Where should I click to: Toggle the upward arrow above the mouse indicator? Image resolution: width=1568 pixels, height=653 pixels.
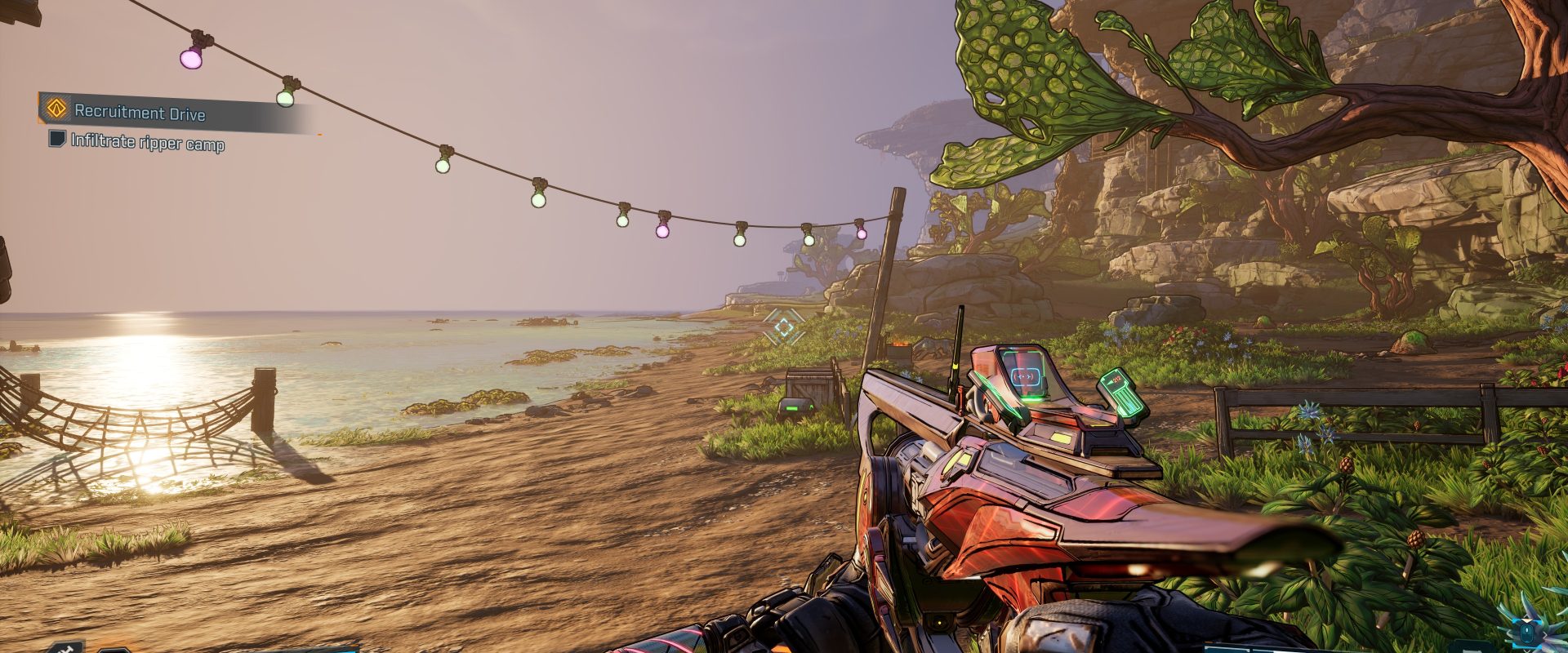(1527, 619)
